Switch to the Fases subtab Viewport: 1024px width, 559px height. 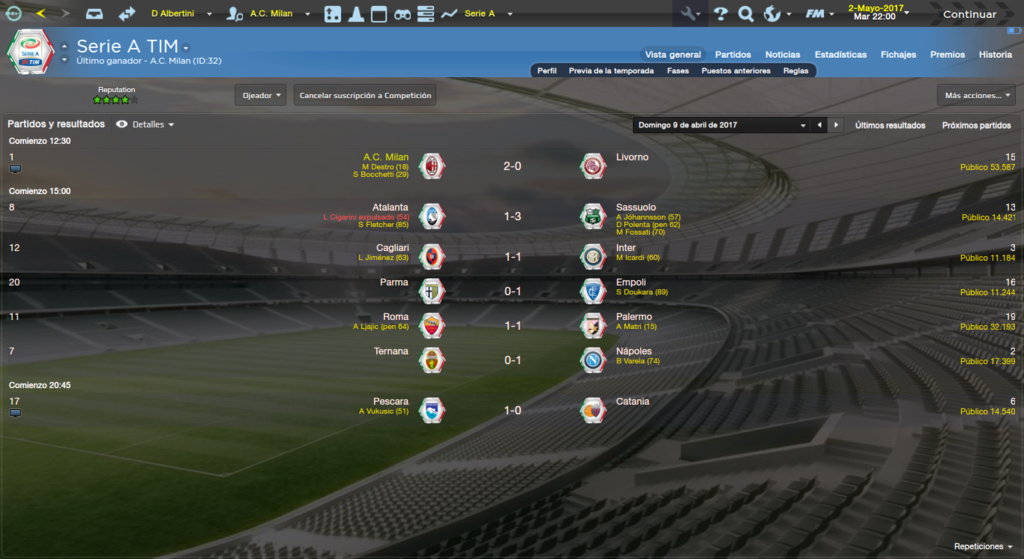click(x=678, y=71)
